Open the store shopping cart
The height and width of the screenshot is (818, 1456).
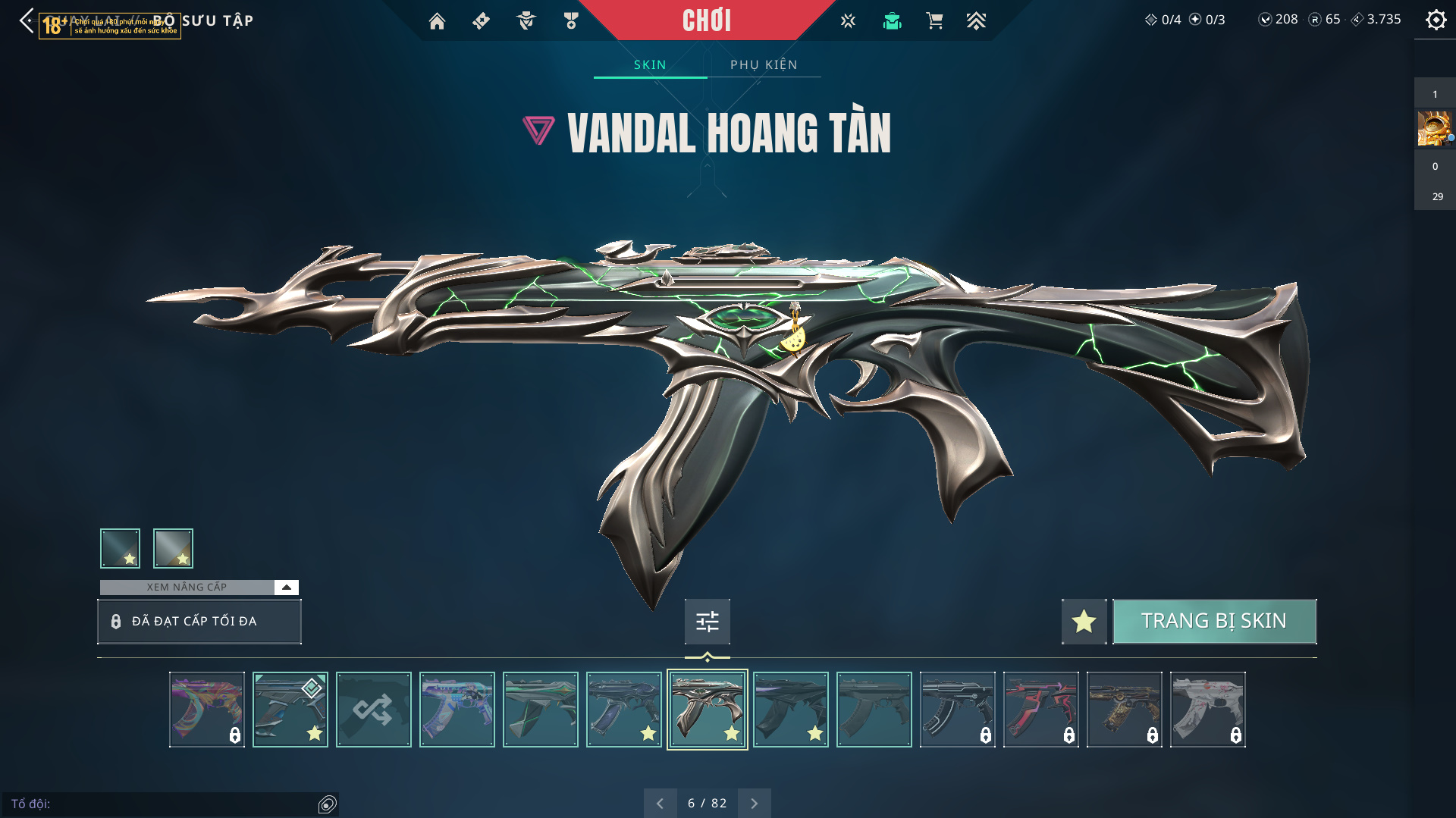934,21
